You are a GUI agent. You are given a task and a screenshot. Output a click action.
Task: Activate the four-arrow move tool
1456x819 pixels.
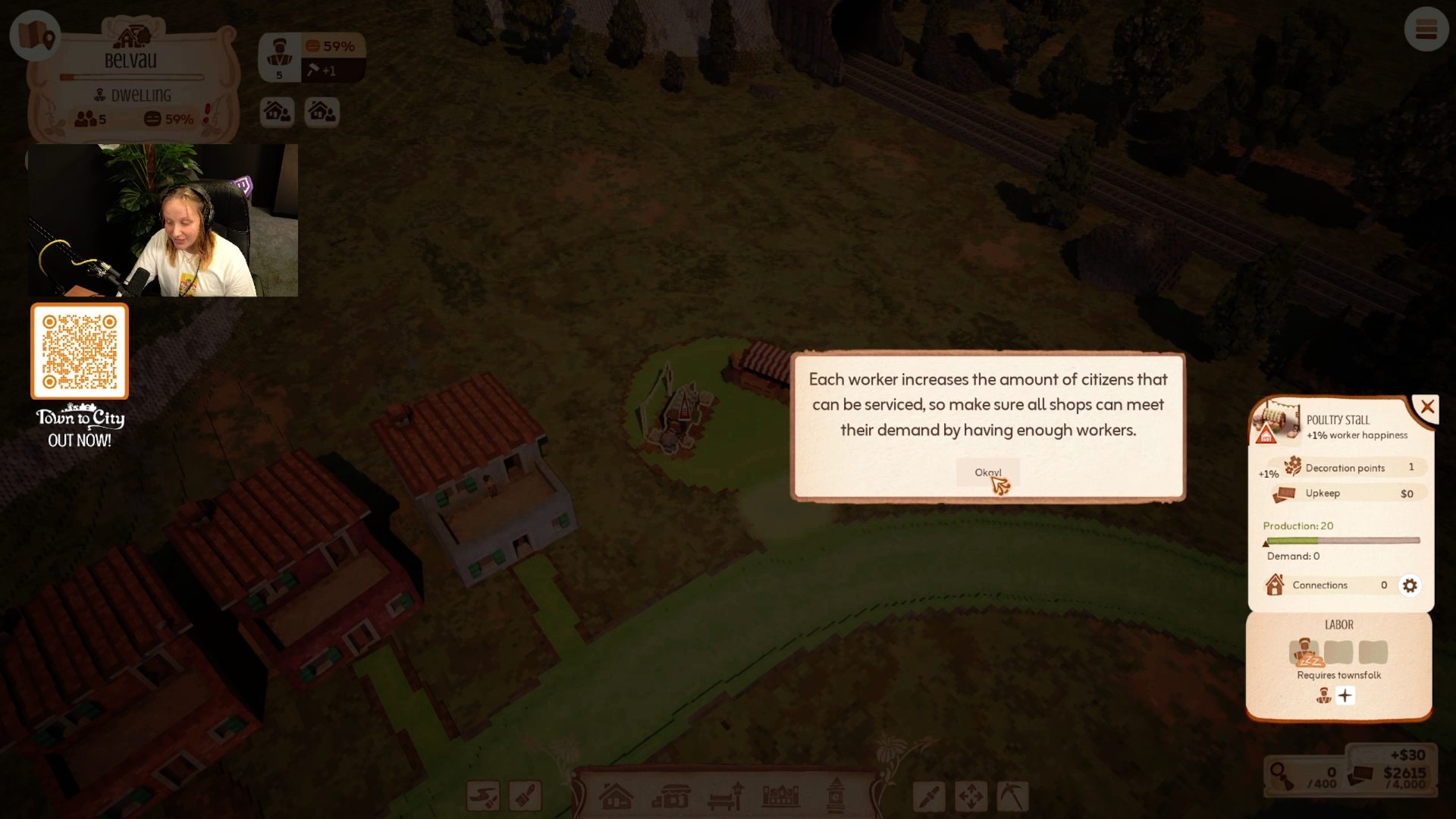coord(971,797)
